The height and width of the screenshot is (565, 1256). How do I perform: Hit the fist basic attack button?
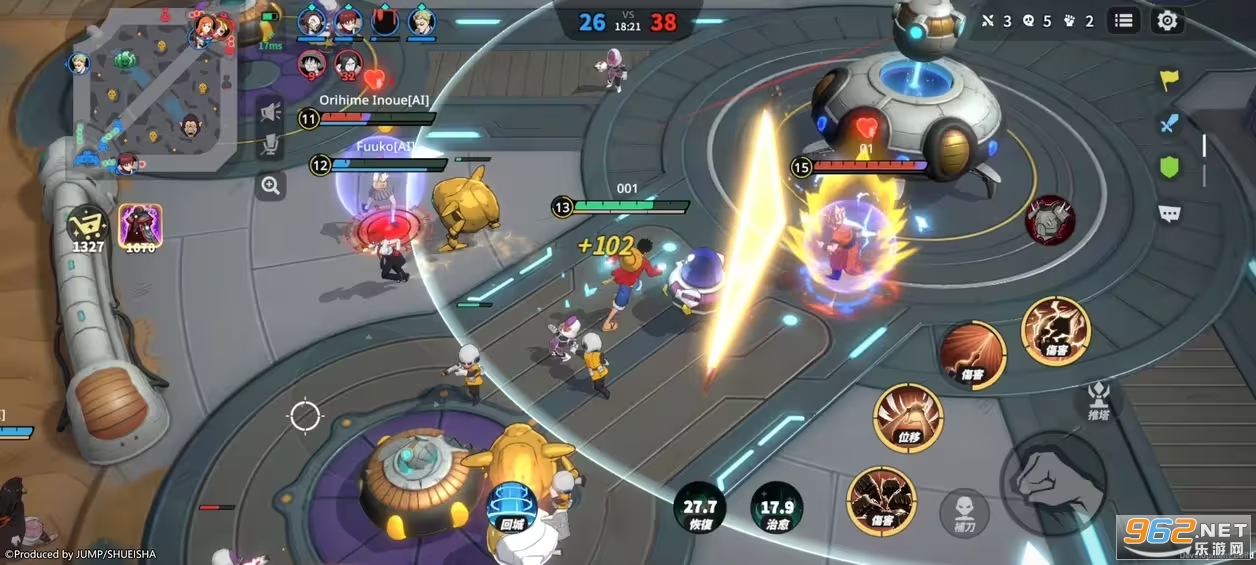(x=1052, y=483)
